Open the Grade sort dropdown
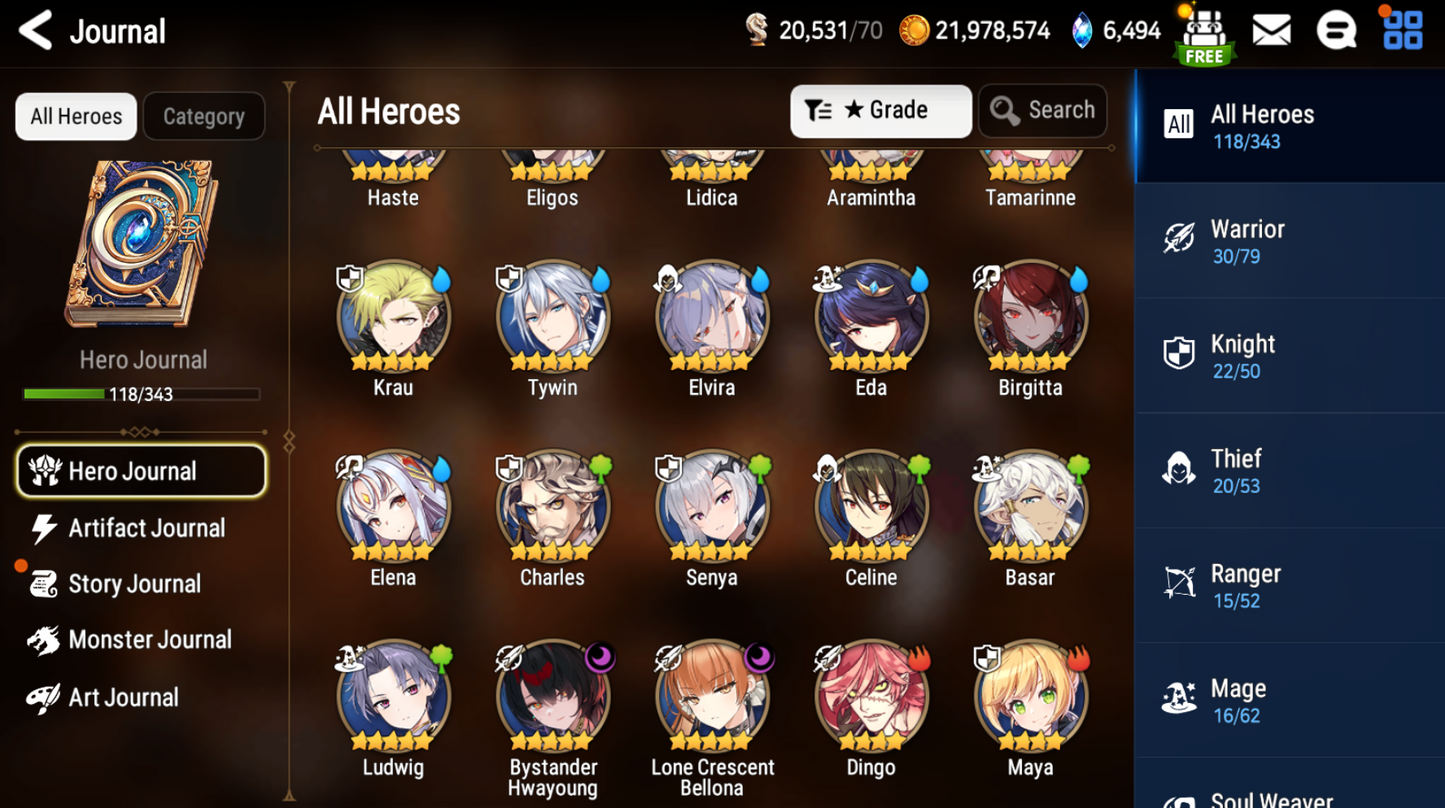Viewport: 1445px width, 808px height. coord(880,110)
